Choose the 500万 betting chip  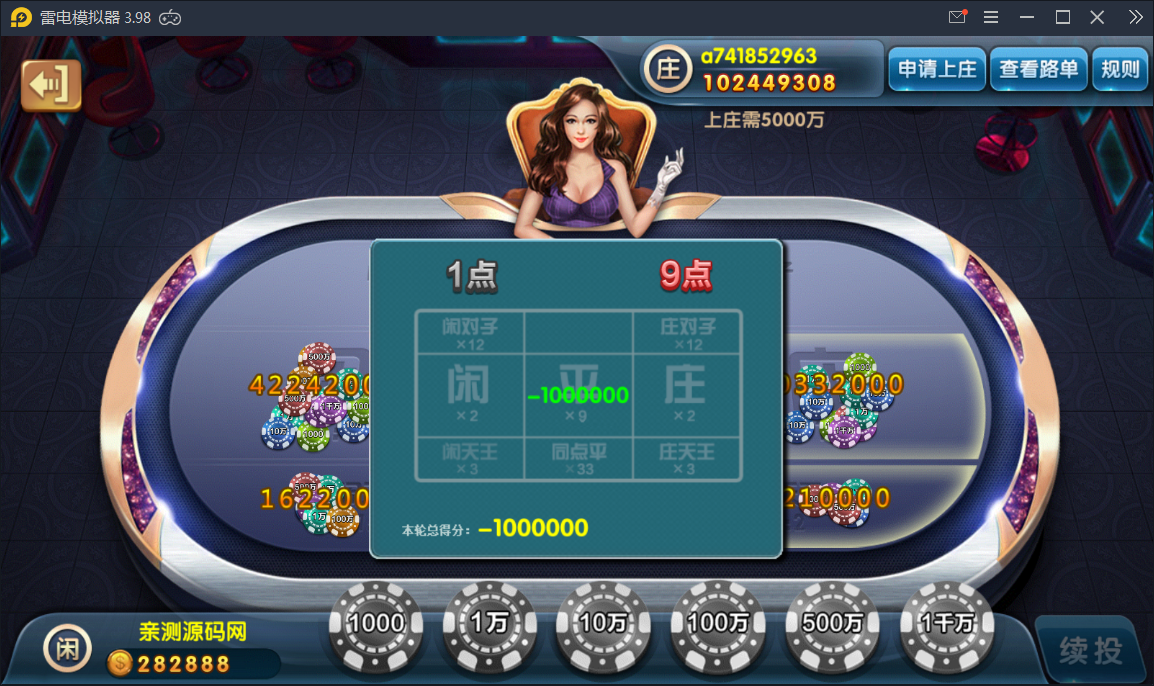(x=832, y=625)
